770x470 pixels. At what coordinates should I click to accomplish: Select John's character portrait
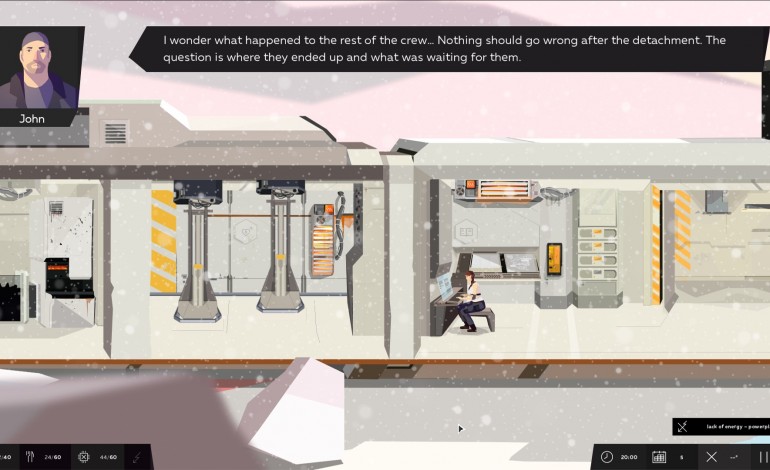tap(40, 68)
